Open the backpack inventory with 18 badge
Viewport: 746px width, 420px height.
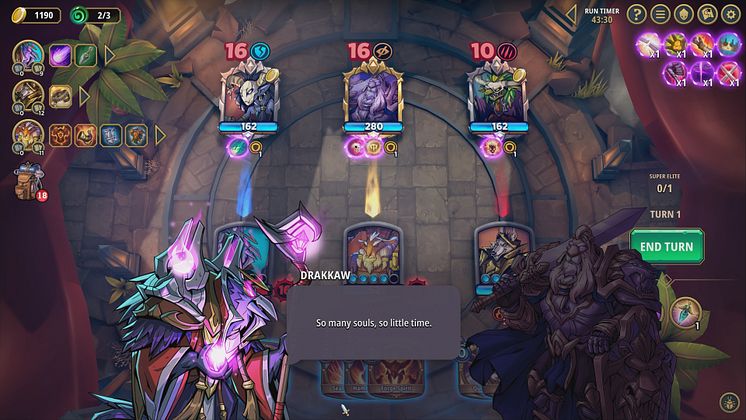[x=28, y=182]
